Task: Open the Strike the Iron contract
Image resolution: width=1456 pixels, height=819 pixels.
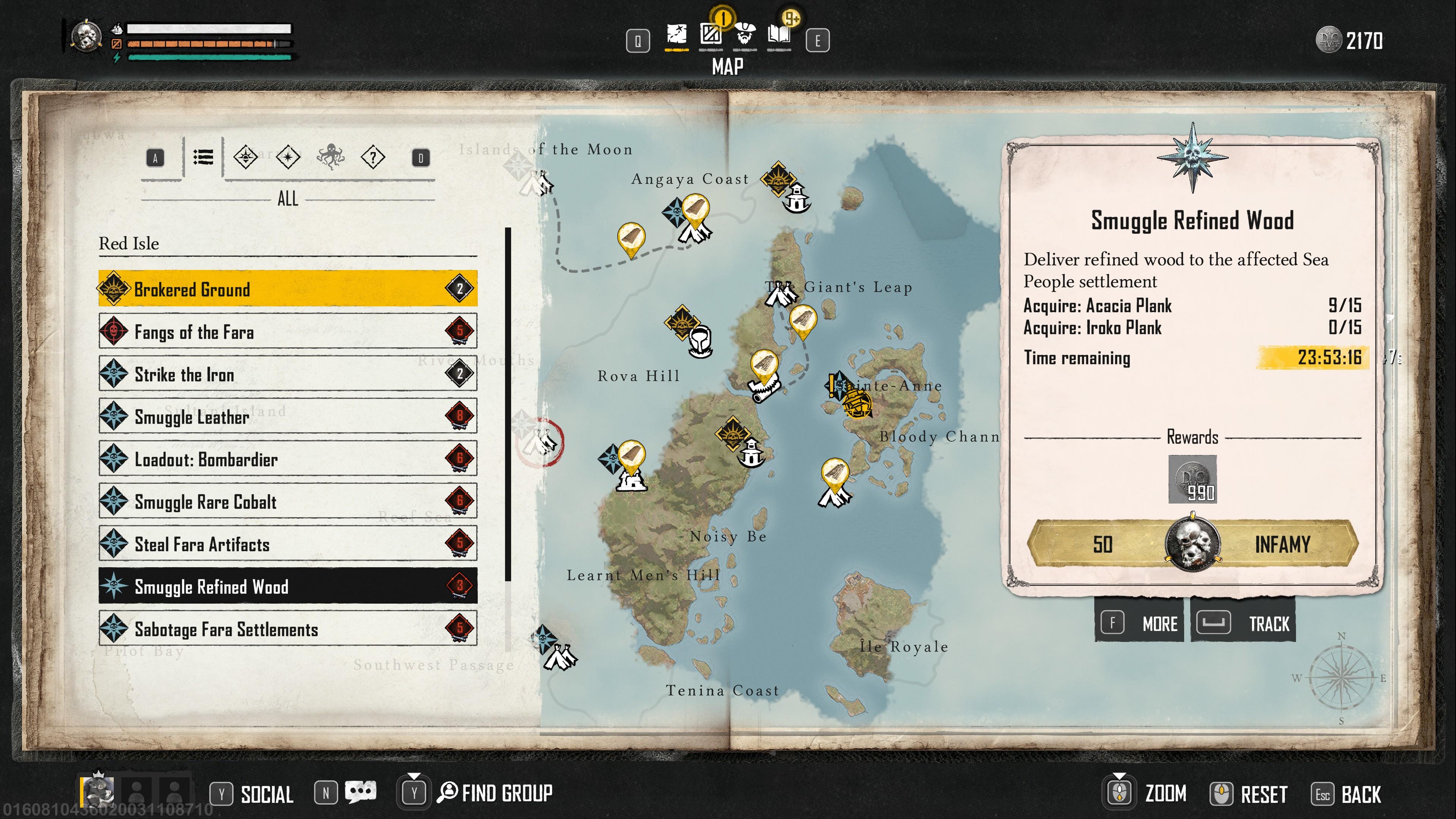Action: pos(287,374)
